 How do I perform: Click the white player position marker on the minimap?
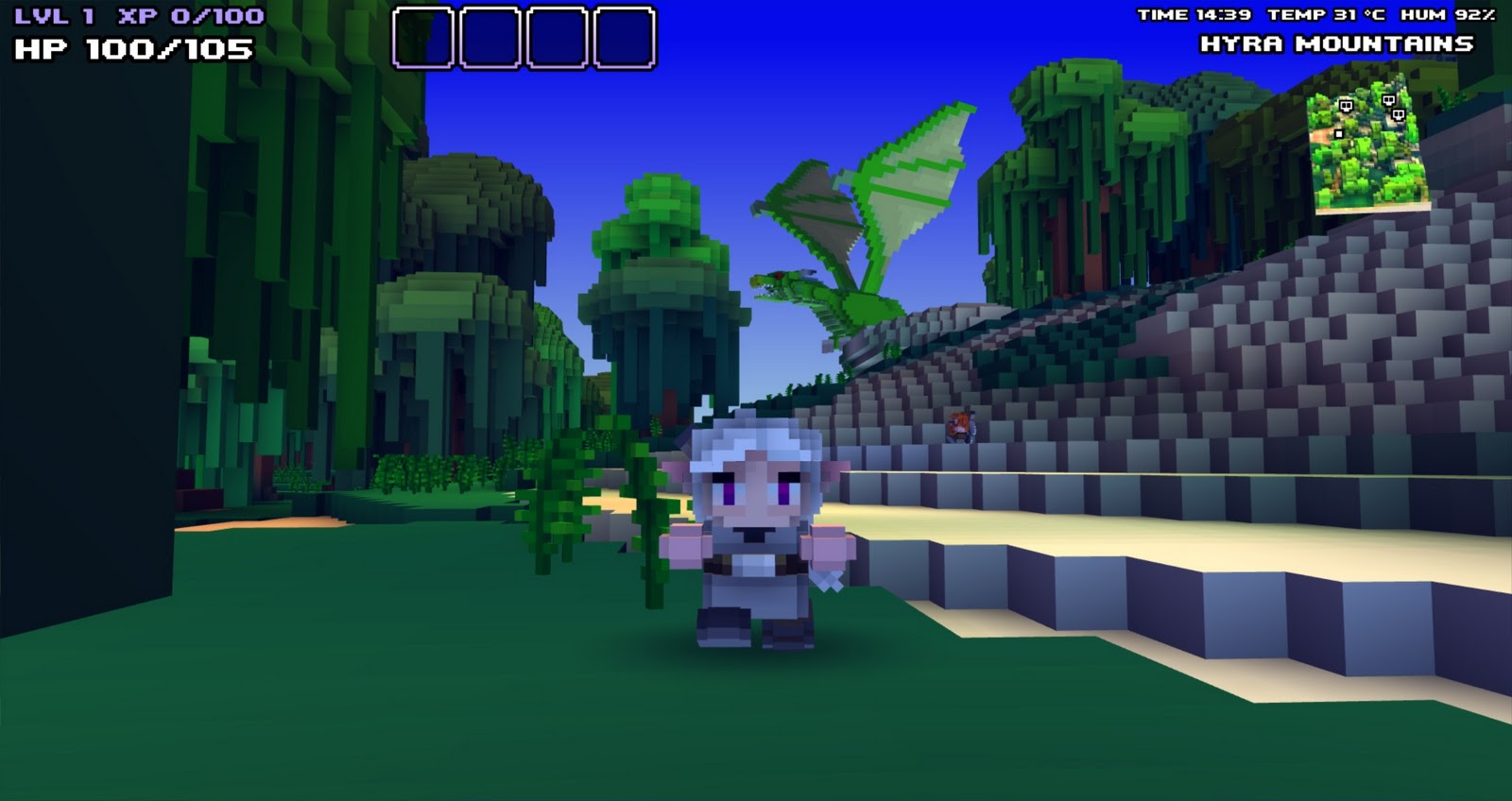click(1338, 134)
